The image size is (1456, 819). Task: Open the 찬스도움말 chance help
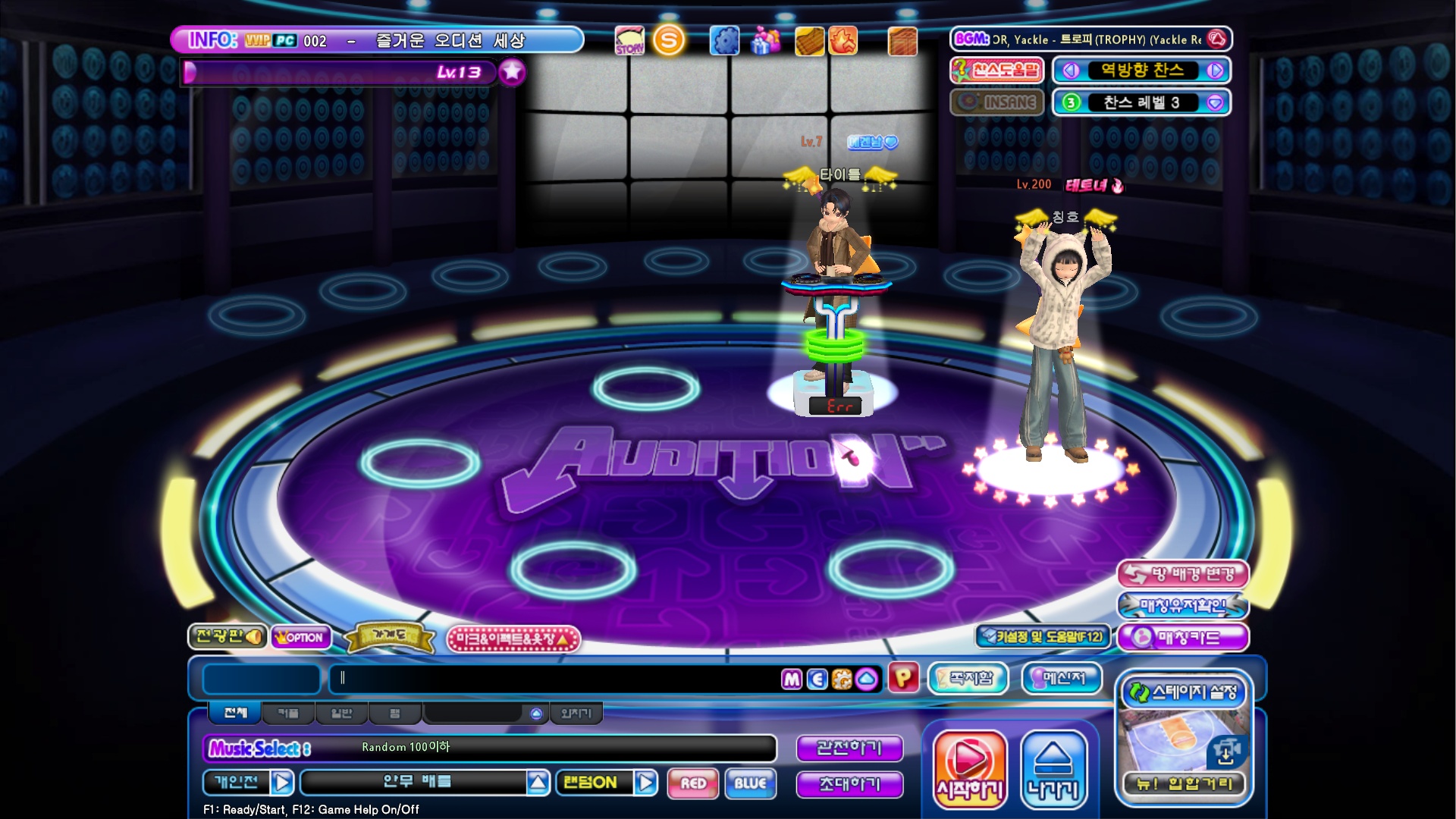pyautogui.click(x=997, y=71)
